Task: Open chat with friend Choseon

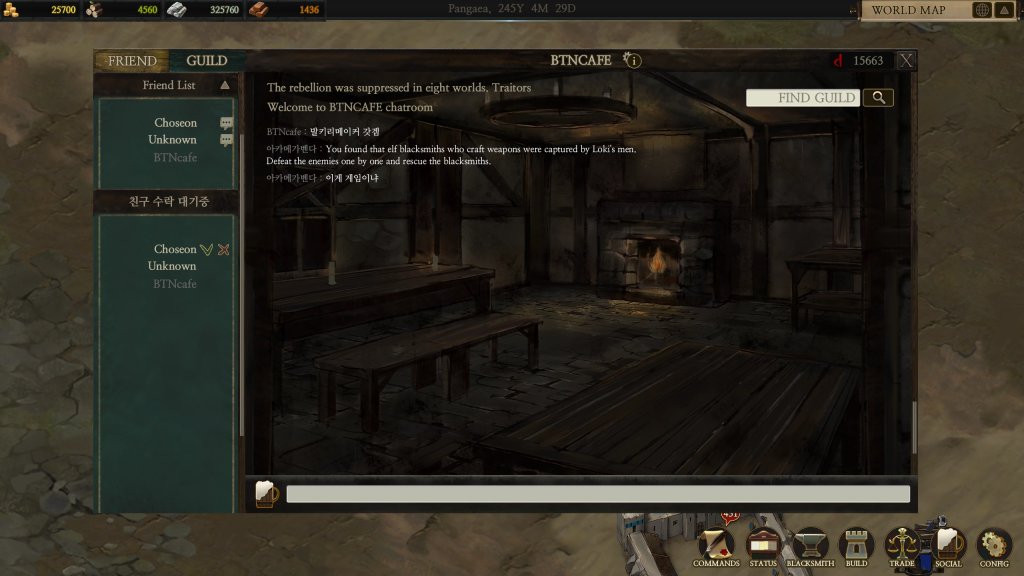Action: coord(226,123)
